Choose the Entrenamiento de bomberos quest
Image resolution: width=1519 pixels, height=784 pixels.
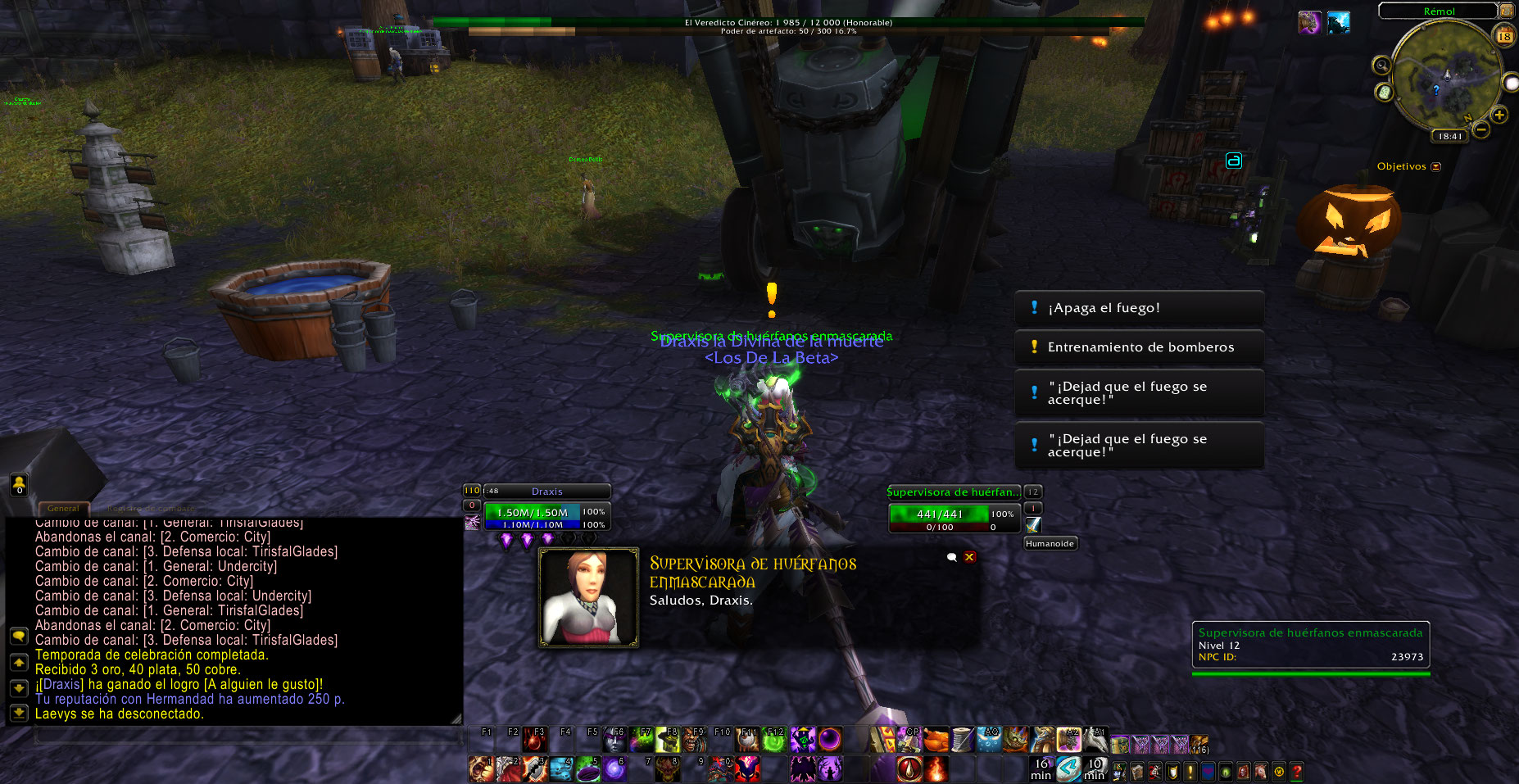tap(1139, 347)
